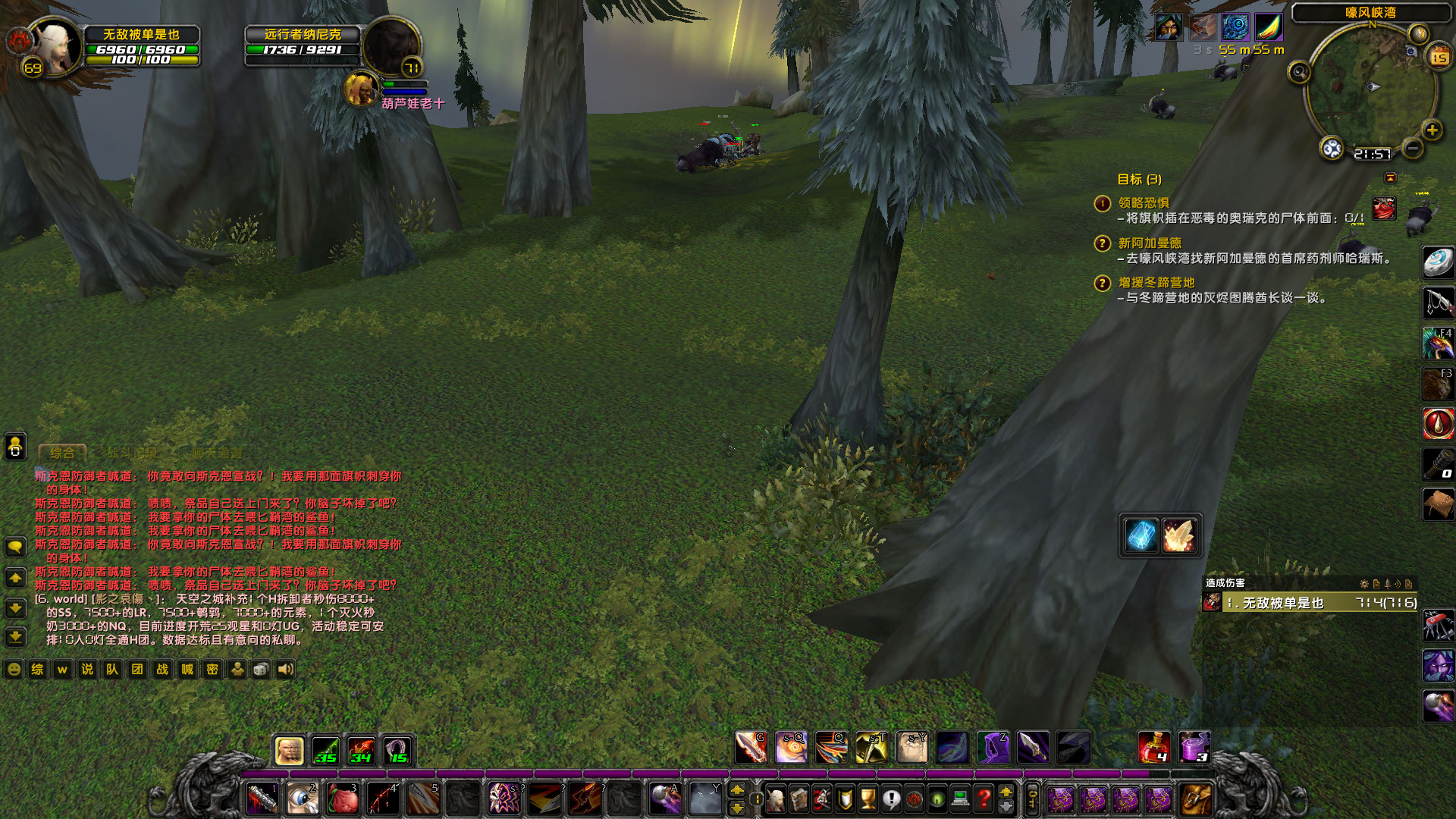Select the tracking magnifier icon beside the minimap
This screenshot has width=1456, height=819.
(x=1299, y=71)
